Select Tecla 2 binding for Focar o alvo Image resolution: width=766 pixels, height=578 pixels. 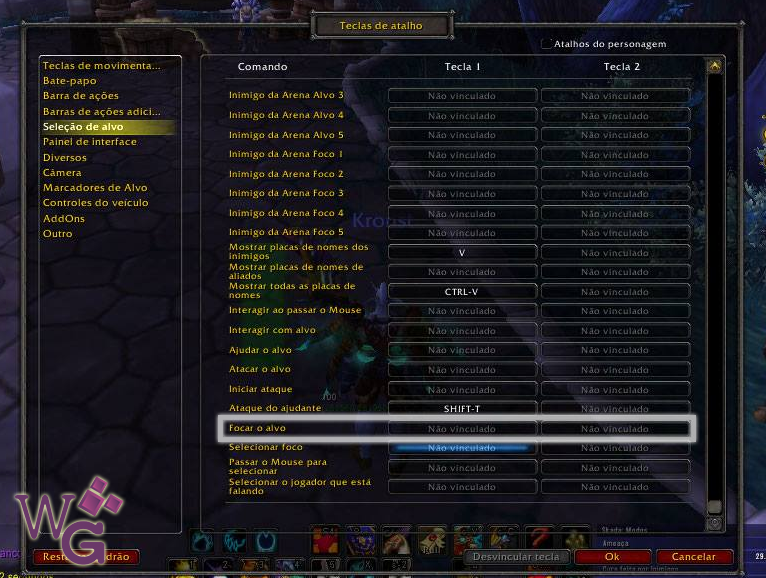click(615, 429)
